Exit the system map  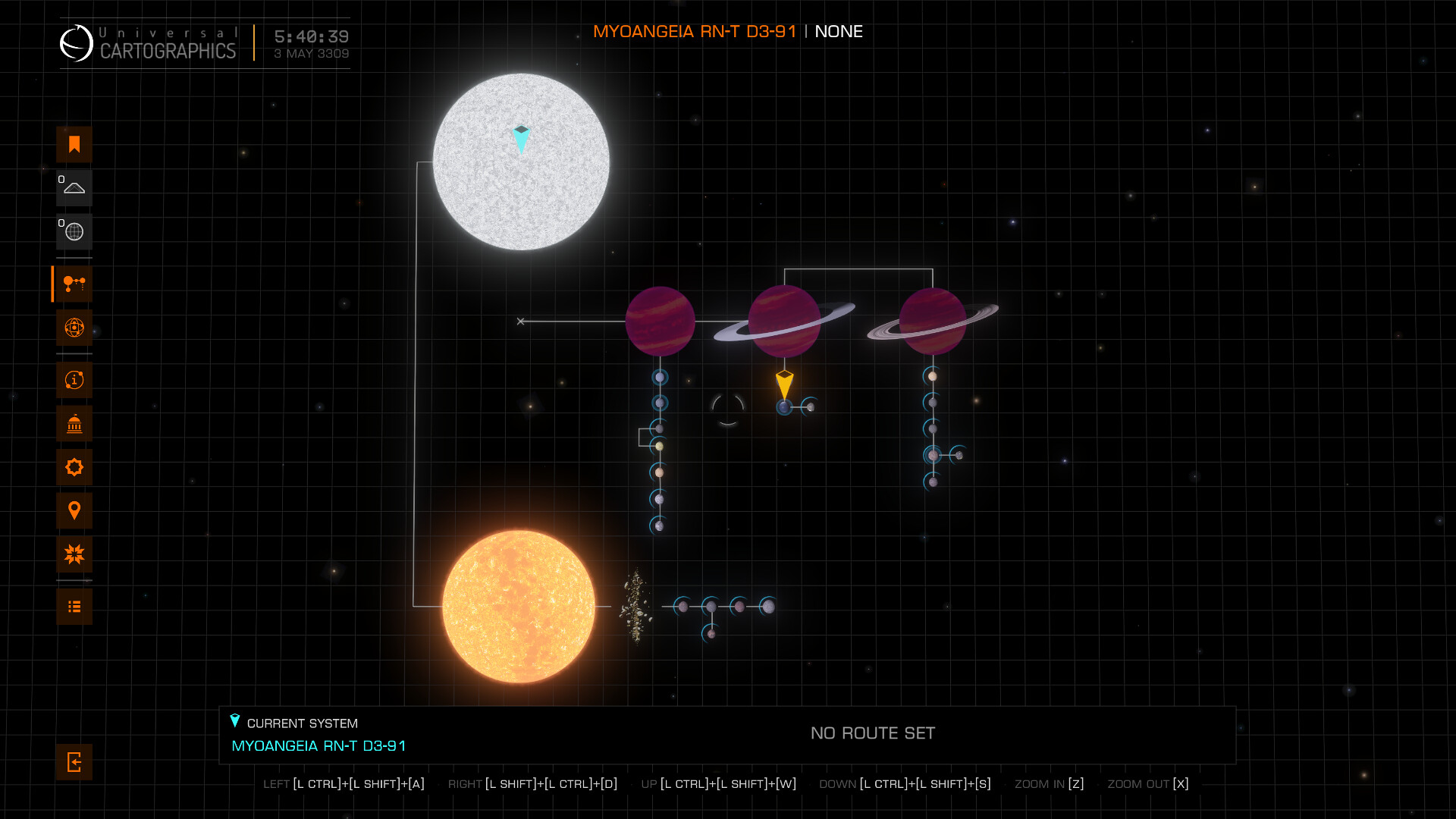74,762
